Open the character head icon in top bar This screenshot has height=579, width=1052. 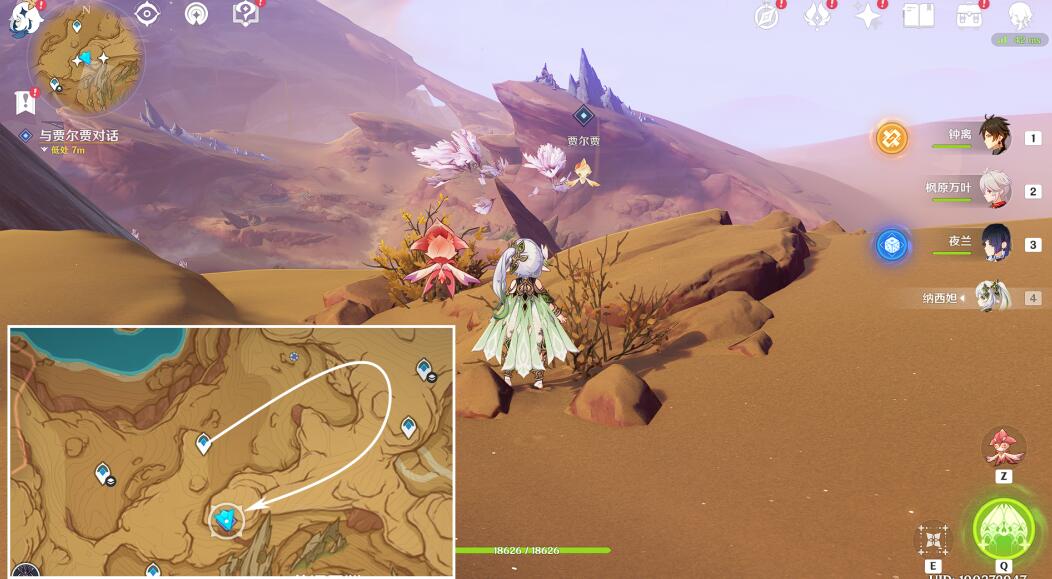[1019, 16]
